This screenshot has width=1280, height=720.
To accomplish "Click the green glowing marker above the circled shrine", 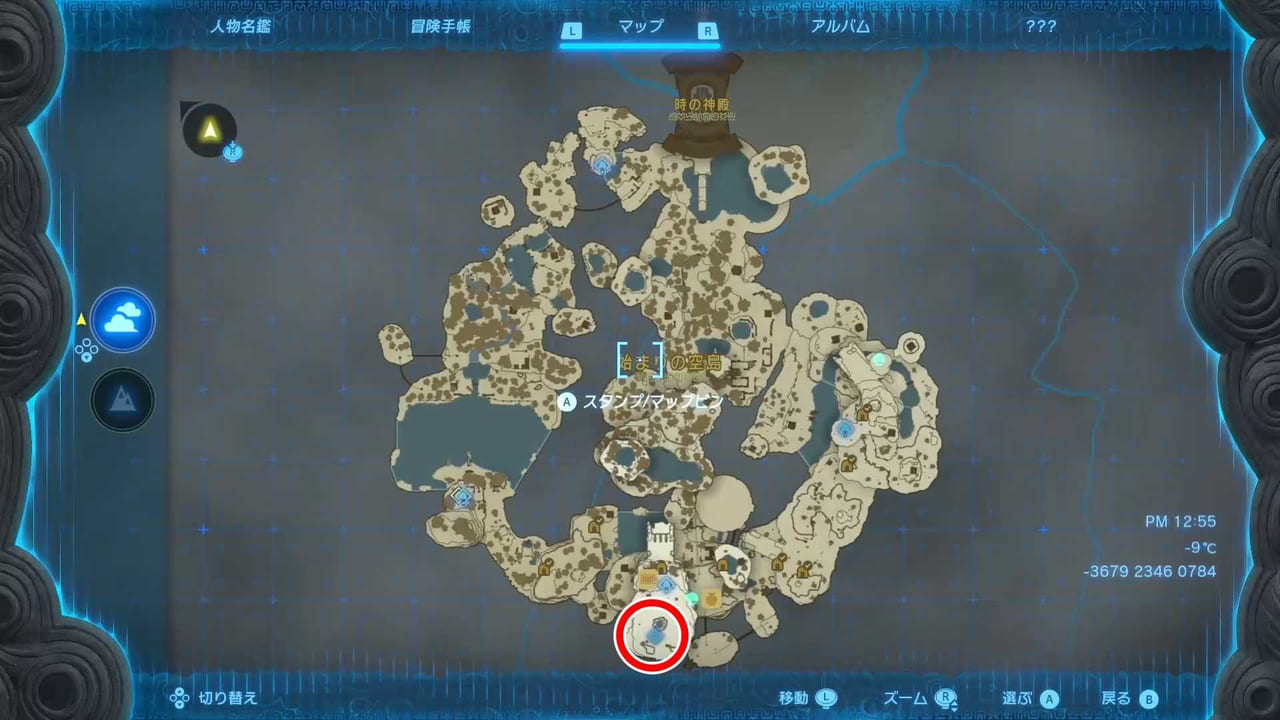I will (692, 598).
